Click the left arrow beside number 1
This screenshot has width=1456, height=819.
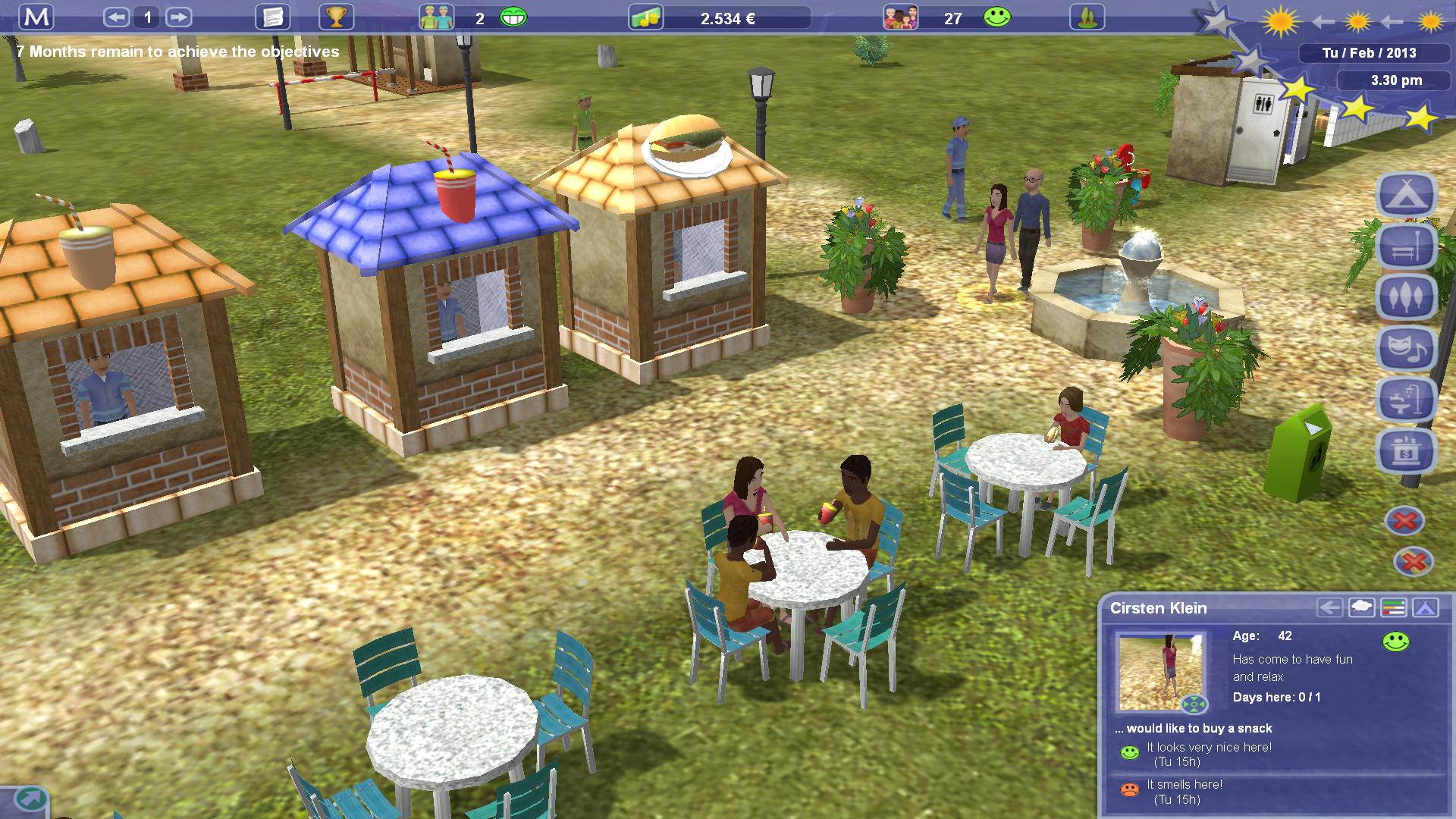click(x=116, y=17)
